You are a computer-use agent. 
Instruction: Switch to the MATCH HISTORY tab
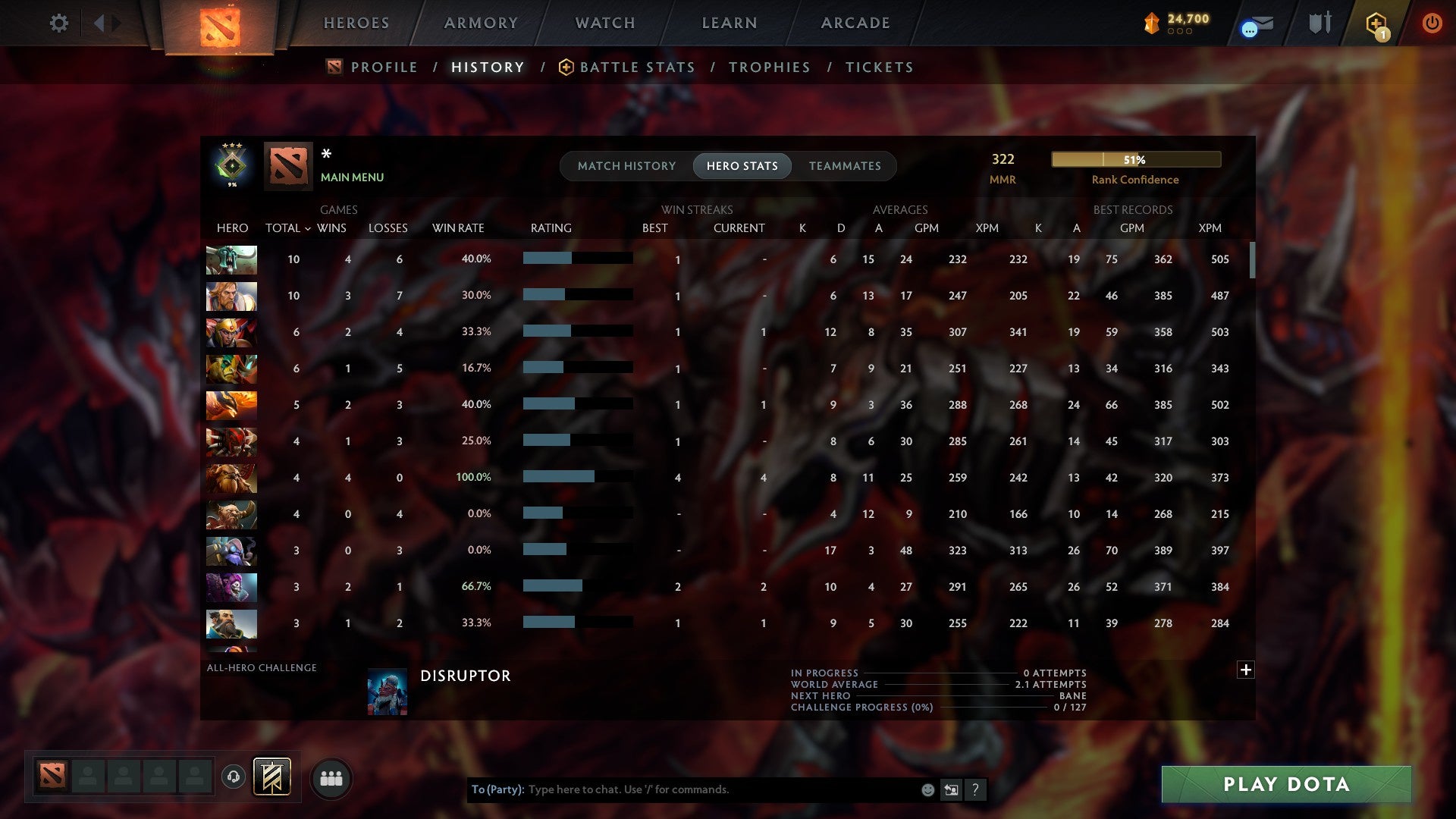626,165
